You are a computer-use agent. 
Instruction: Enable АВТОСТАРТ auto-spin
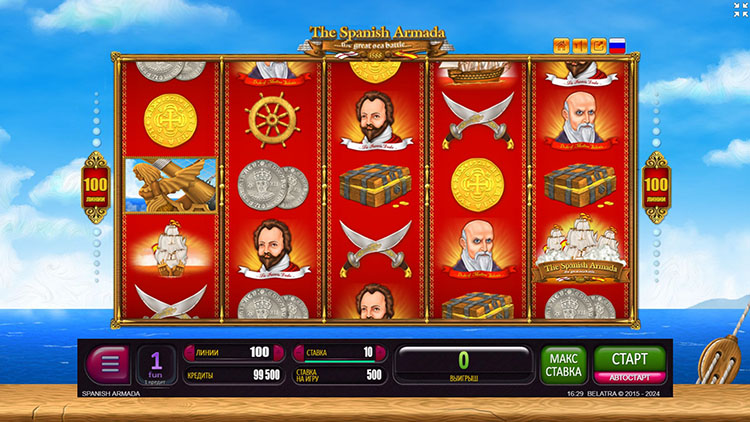629,378
